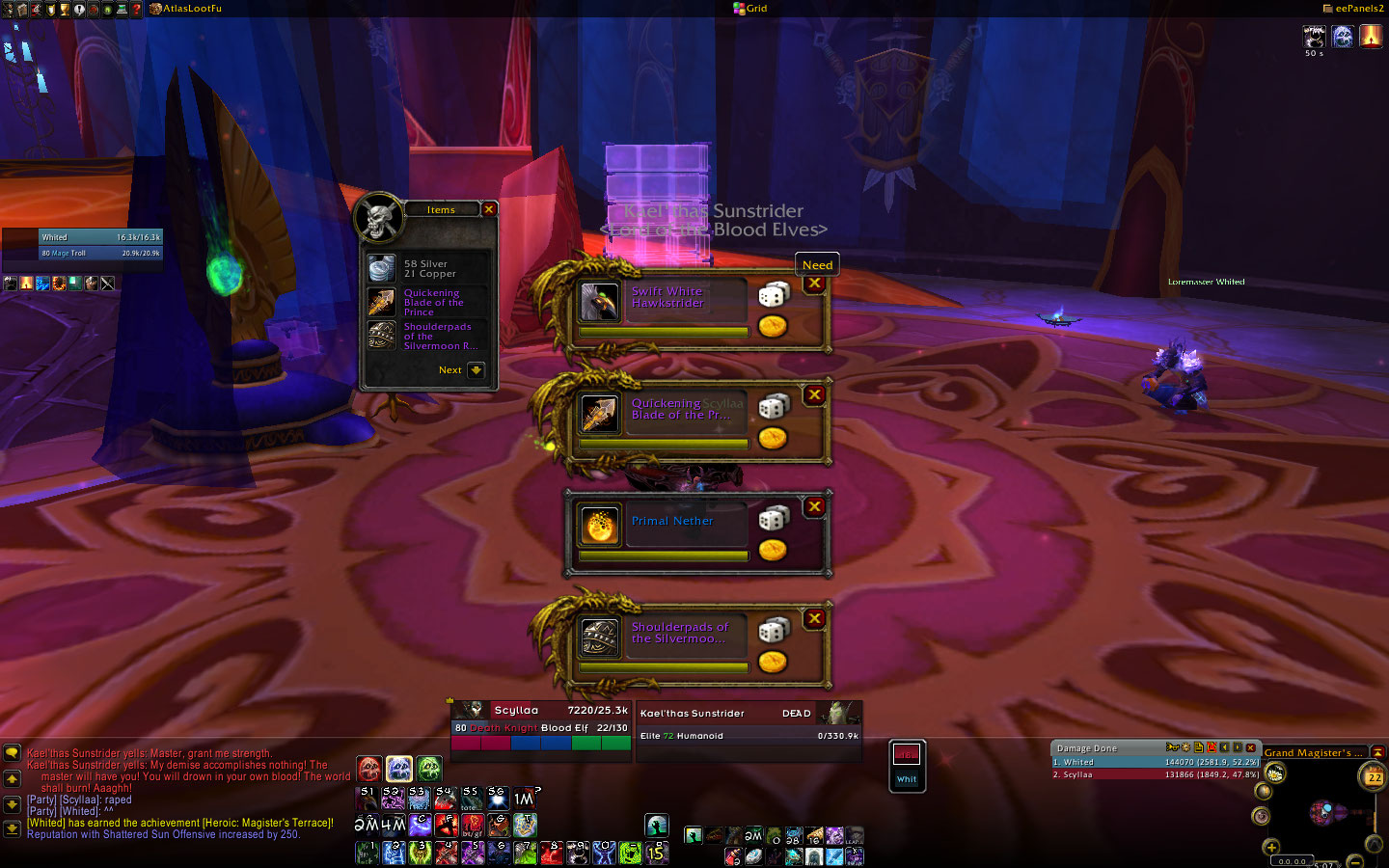Take Quickening Blade of the Prince from loot list
Screen dimensions: 1389x868
click(382, 302)
